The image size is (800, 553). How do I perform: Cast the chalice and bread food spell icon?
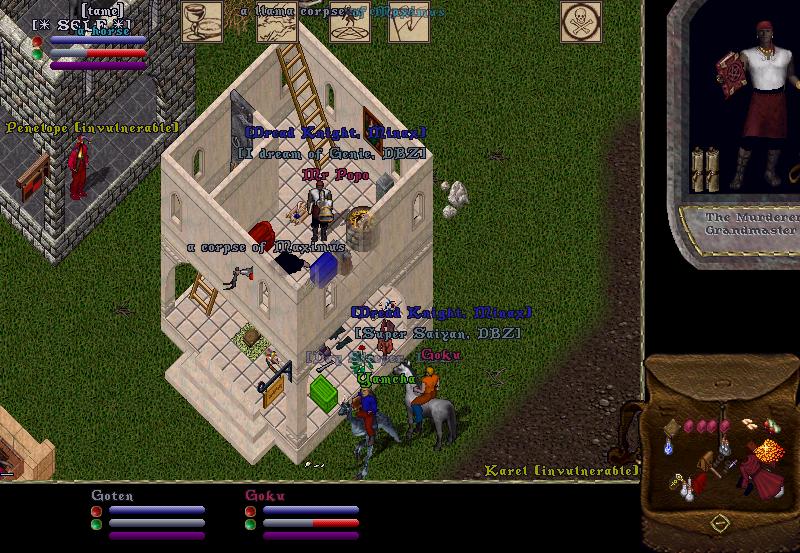click(x=201, y=21)
